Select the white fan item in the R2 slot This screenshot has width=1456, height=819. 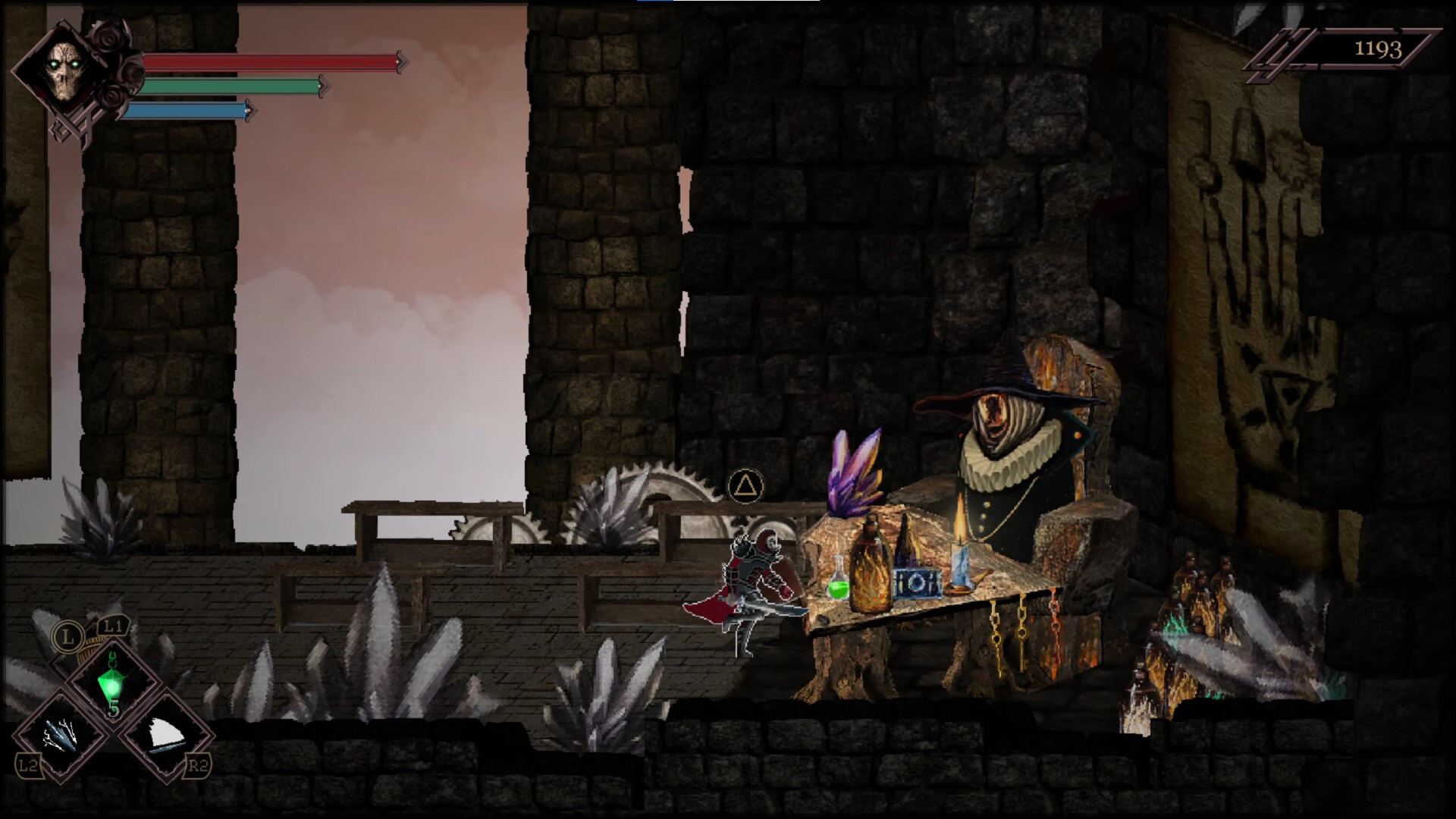pyautogui.click(x=168, y=732)
